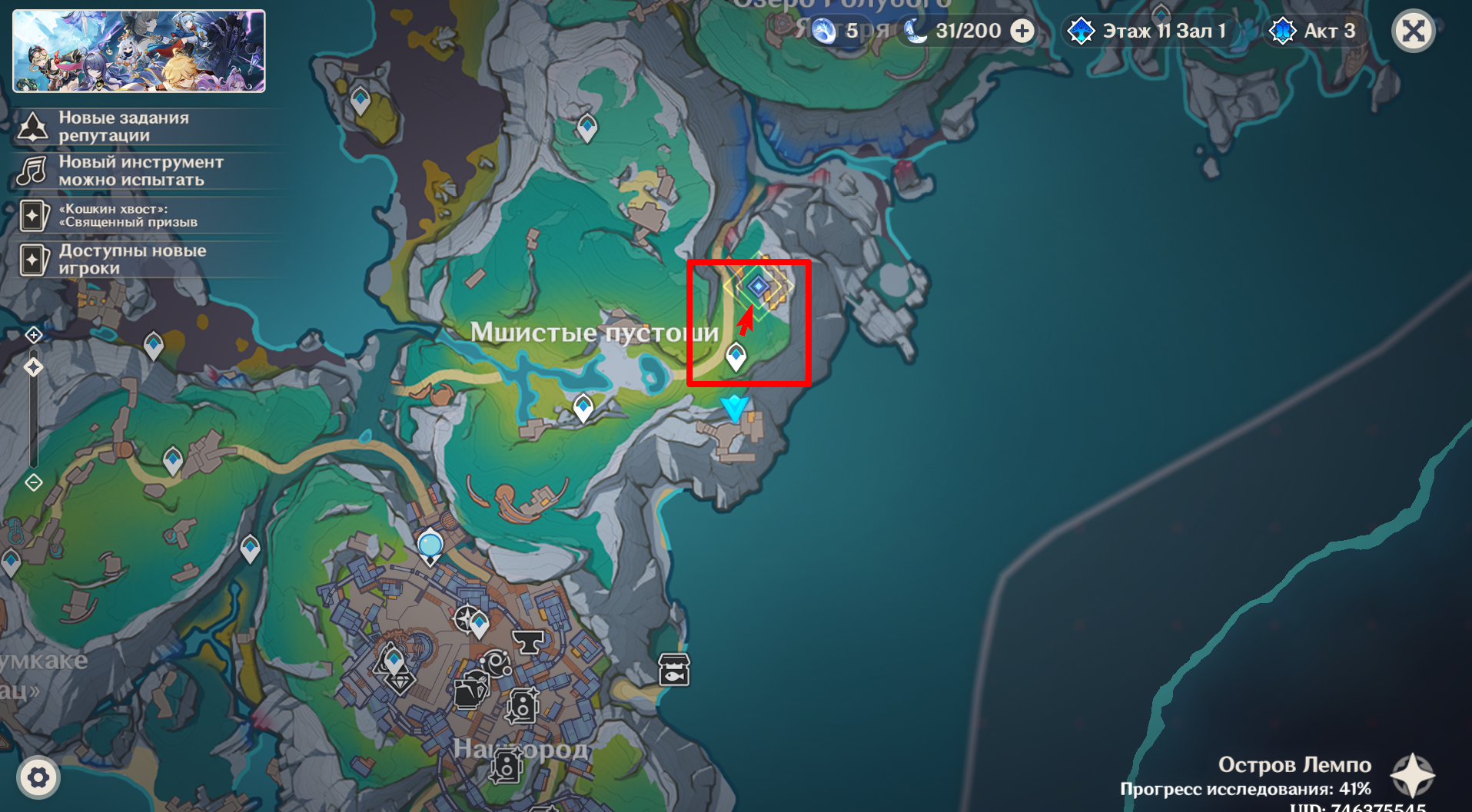Viewport: 1472px width, 812px height.
Task: Select the blacksmith anvil map marker
Action: point(528,641)
